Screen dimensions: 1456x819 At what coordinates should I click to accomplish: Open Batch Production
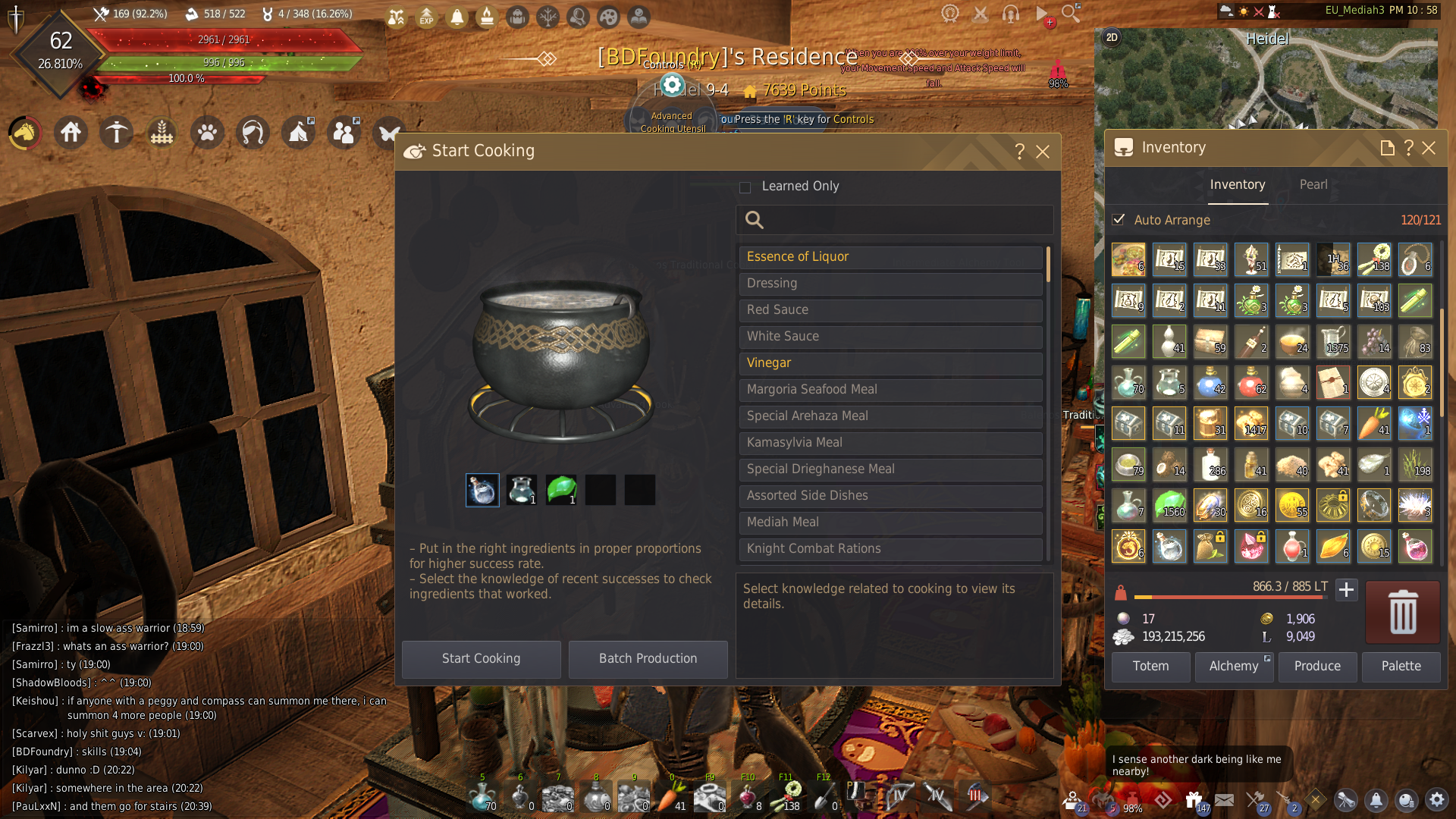pos(648,658)
